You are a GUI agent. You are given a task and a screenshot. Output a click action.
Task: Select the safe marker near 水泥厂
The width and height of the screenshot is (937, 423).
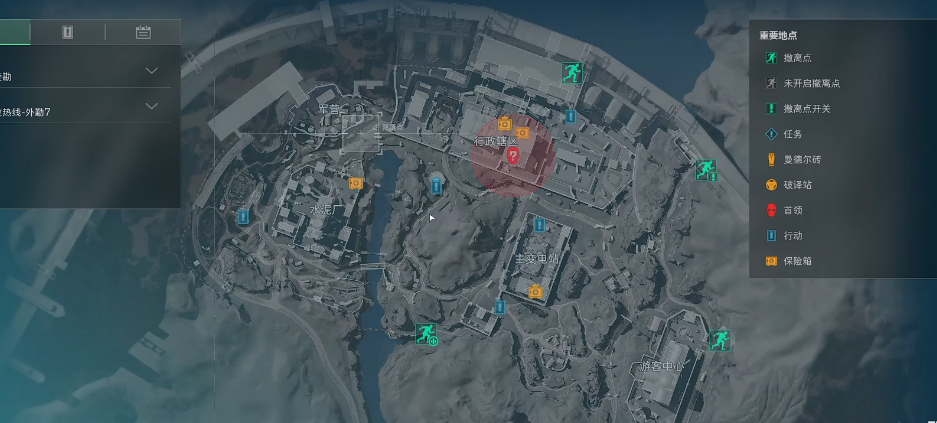355,183
